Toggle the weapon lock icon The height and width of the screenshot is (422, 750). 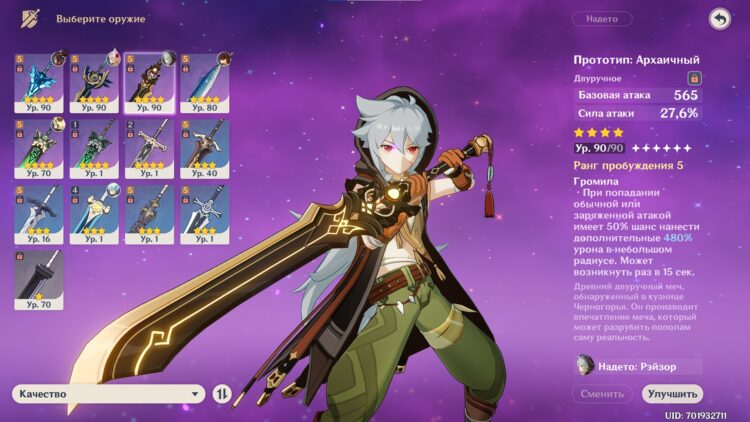[694, 77]
